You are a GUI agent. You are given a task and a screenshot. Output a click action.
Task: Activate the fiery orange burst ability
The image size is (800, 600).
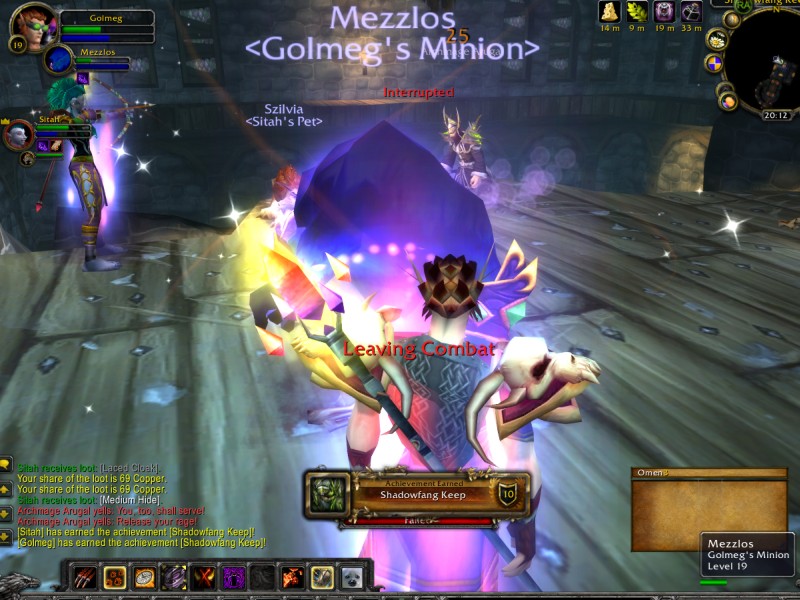click(292, 577)
